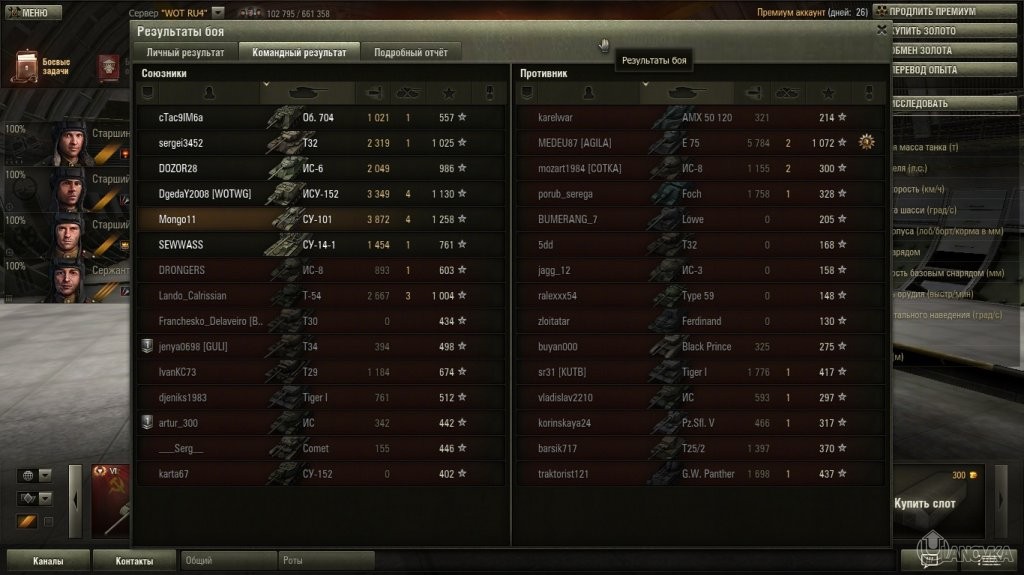Open the Обмен золота option

[x=946, y=50]
